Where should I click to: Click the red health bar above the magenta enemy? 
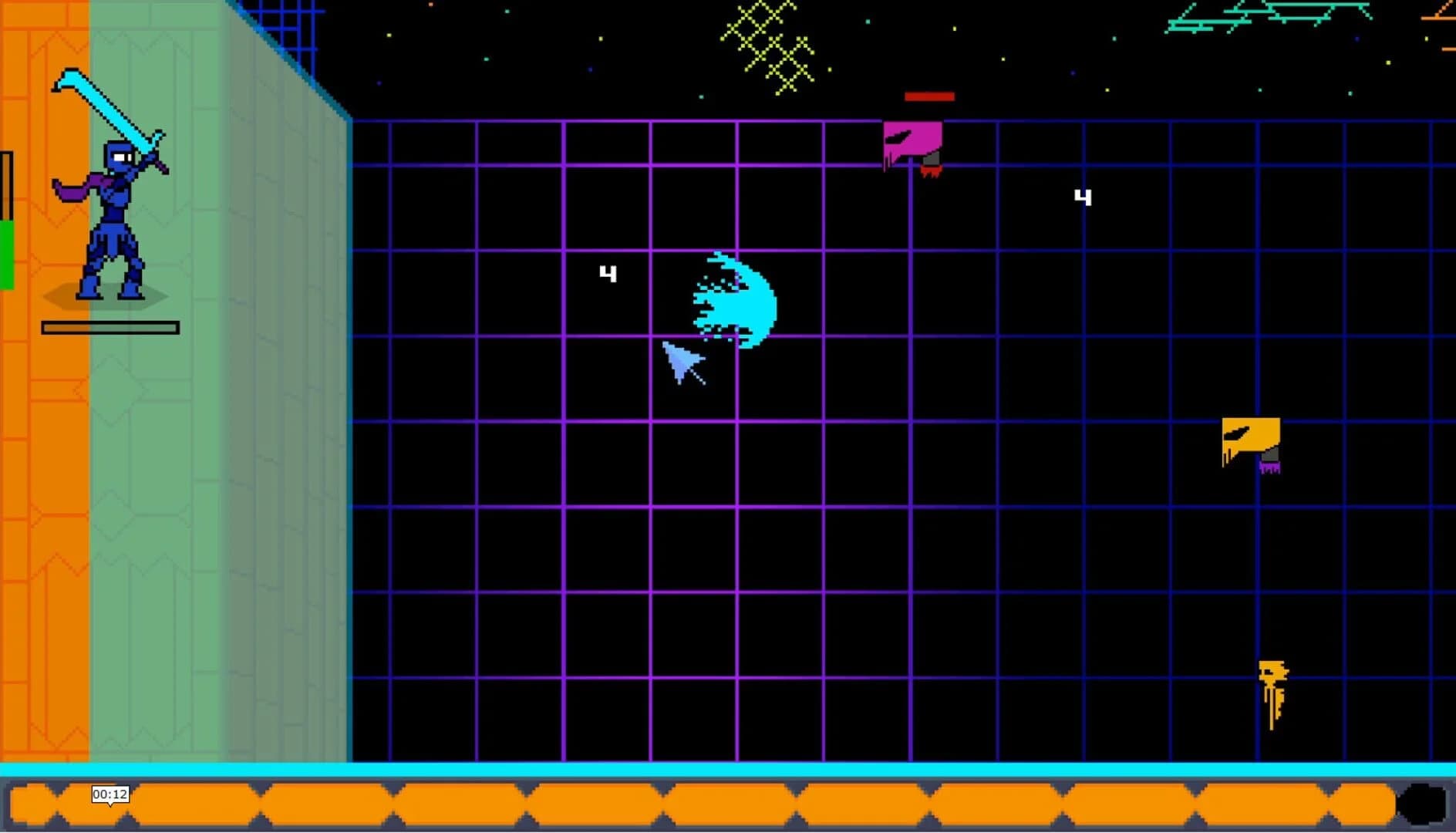pyautogui.click(x=928, y=96)
